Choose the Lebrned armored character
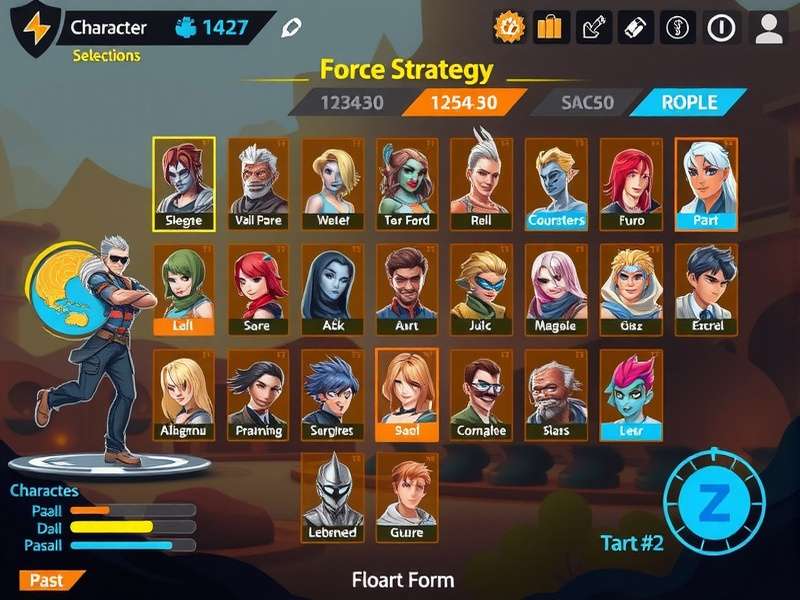 pos(333,497)
